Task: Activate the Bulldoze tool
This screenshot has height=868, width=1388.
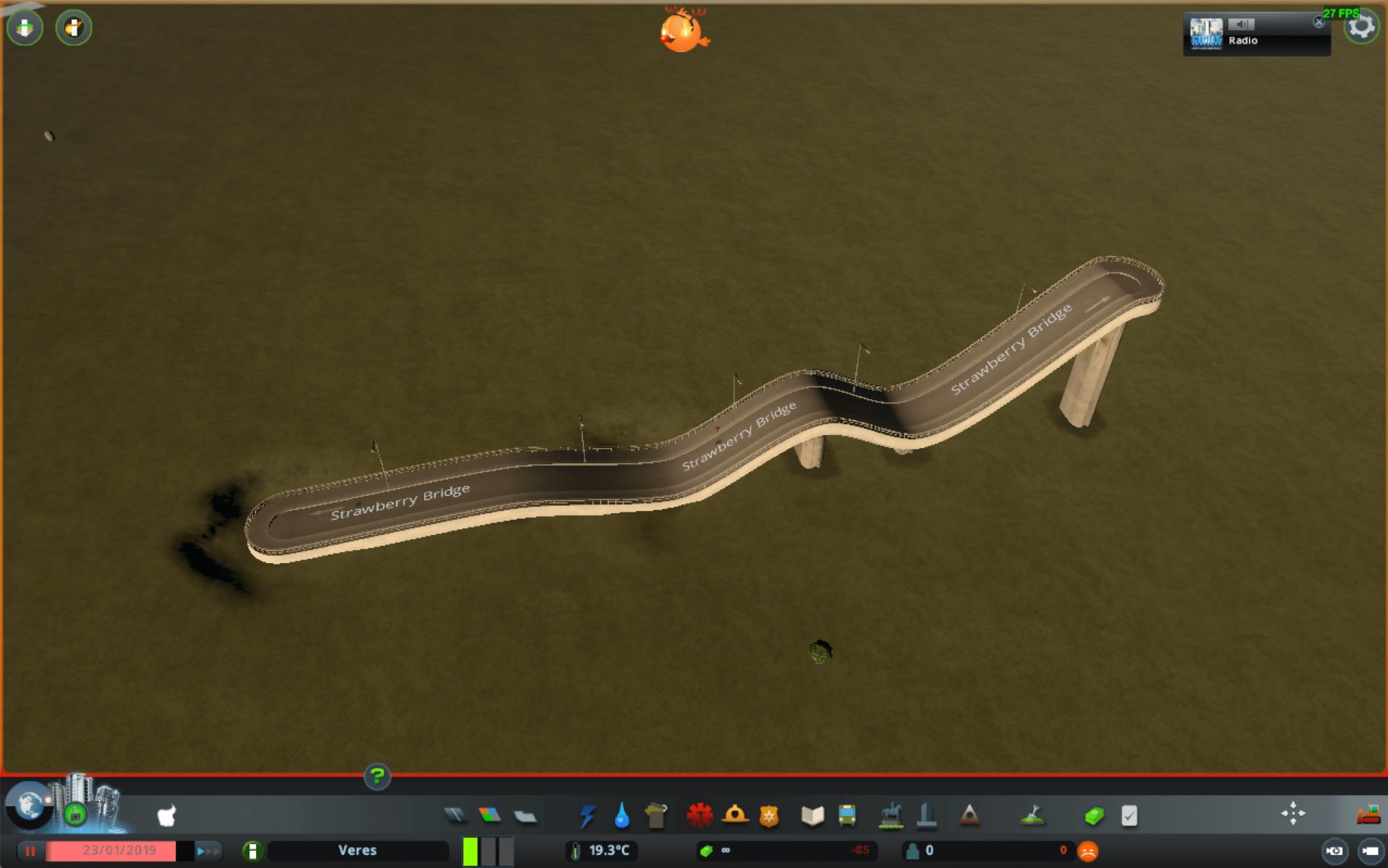Action: [1368, 815]
